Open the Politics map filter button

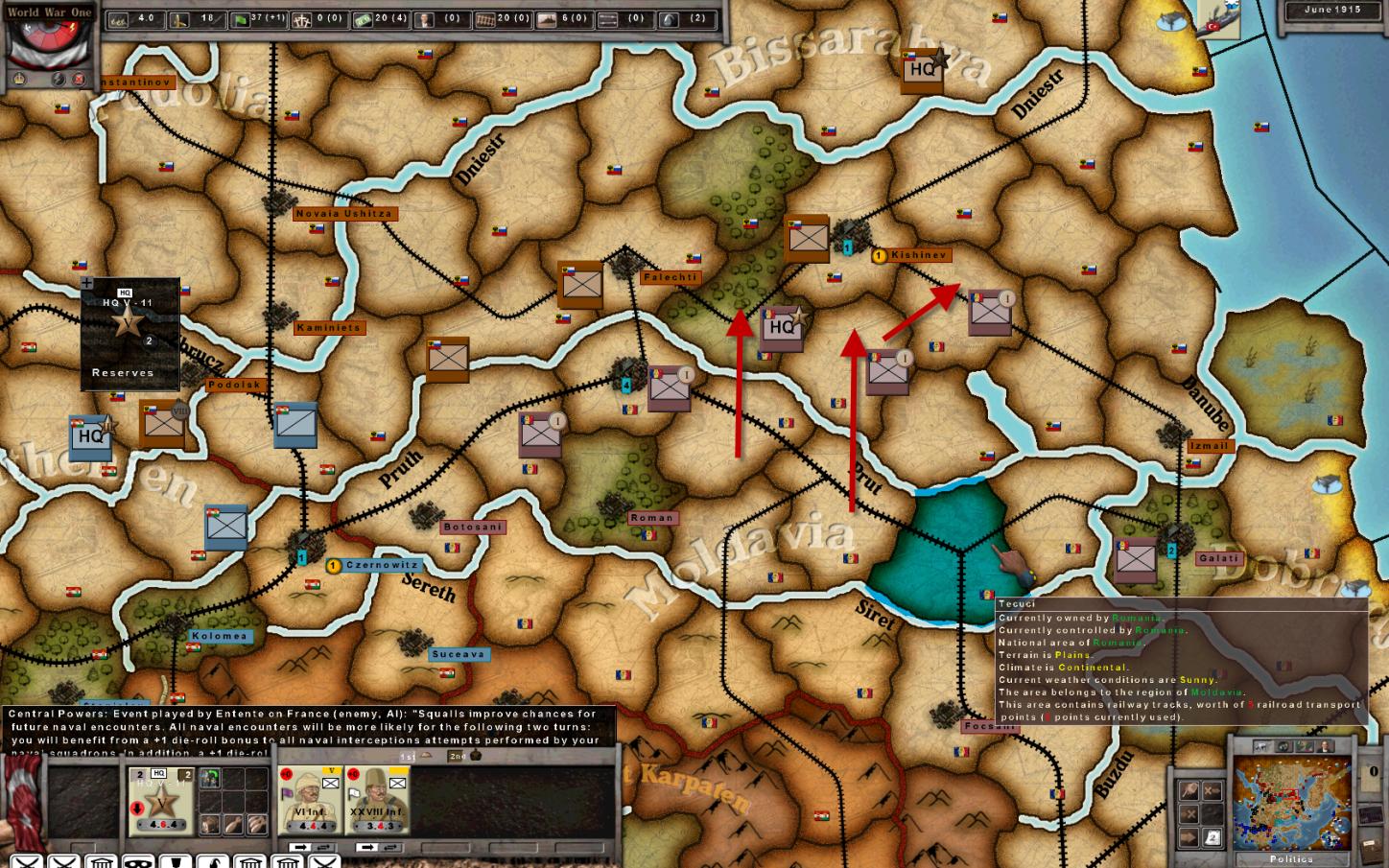pyautogui.click(x=1290, y=858)
